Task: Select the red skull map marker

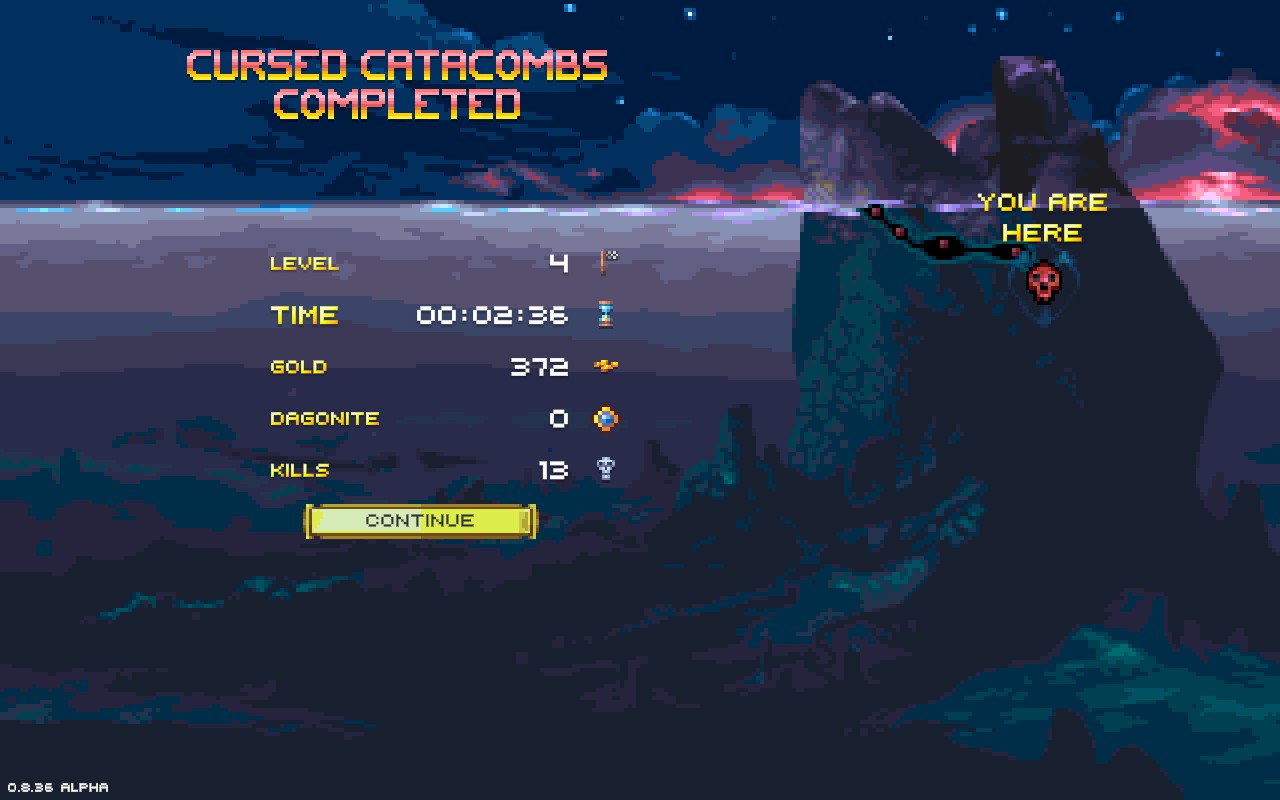Action: 1043,282
